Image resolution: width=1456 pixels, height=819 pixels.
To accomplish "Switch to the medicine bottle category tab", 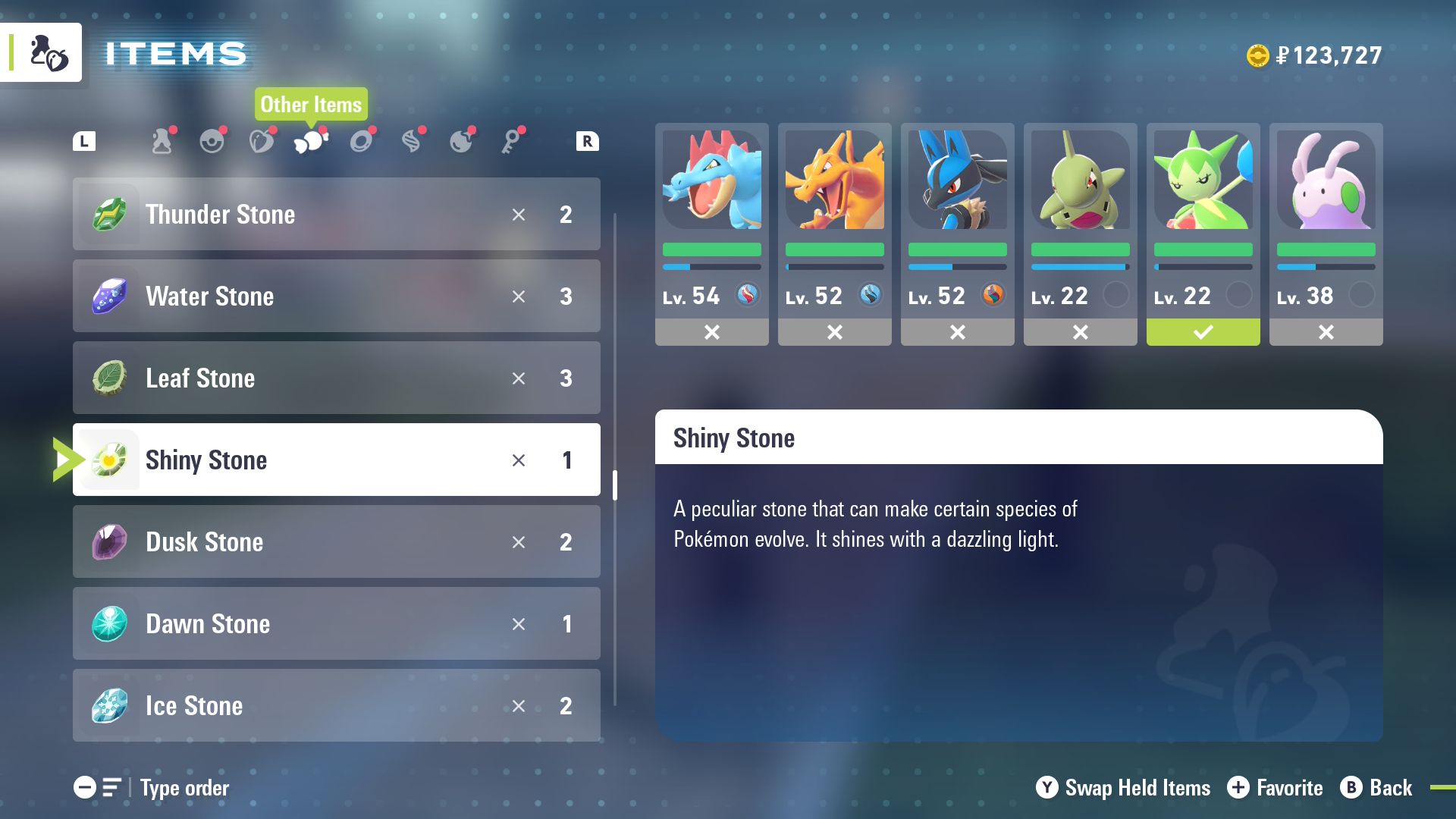I will (x=162, y=141).
